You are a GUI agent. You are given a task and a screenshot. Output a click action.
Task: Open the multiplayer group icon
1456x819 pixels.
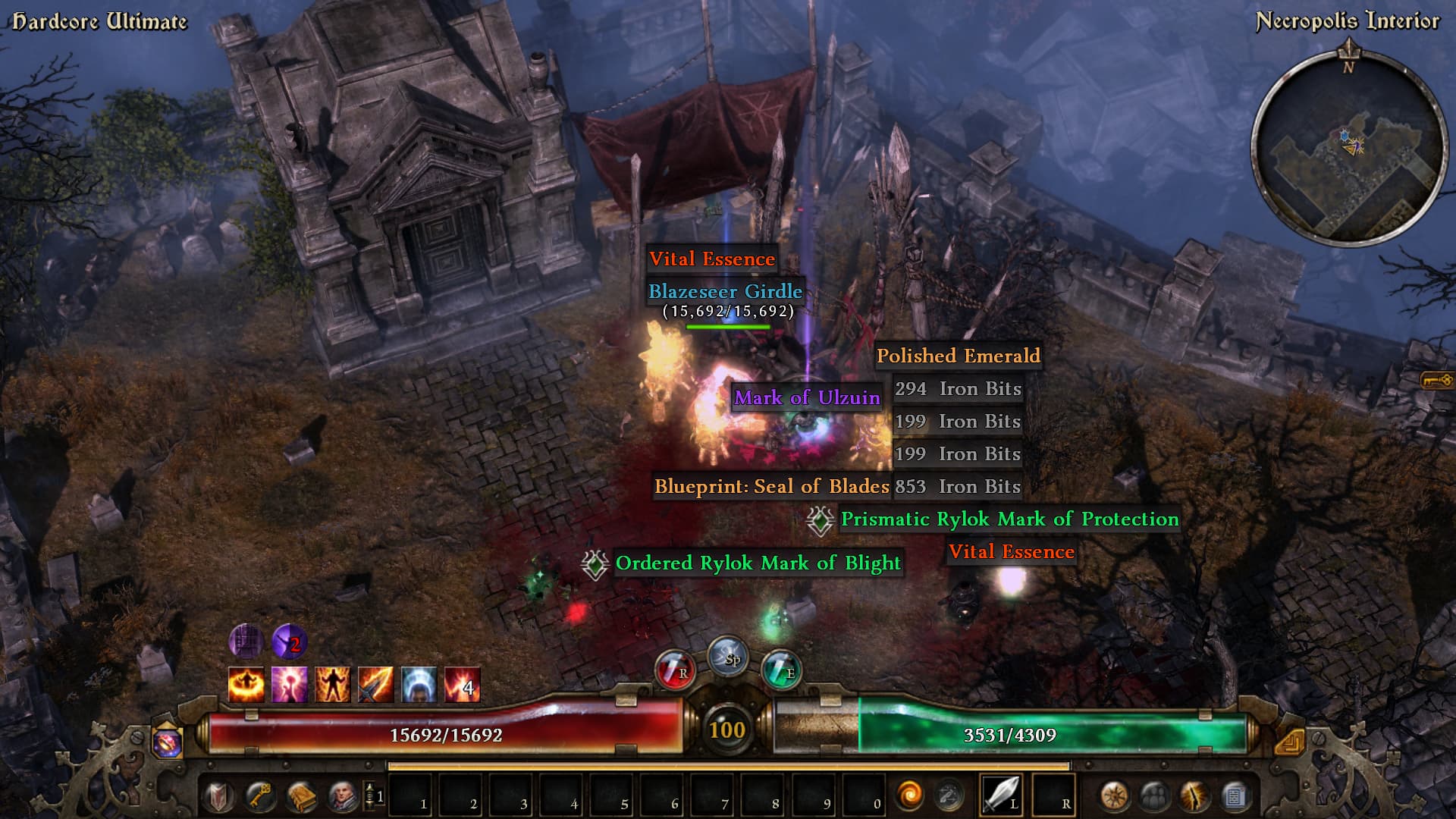pyautogui.click(x=1154, y=796)
